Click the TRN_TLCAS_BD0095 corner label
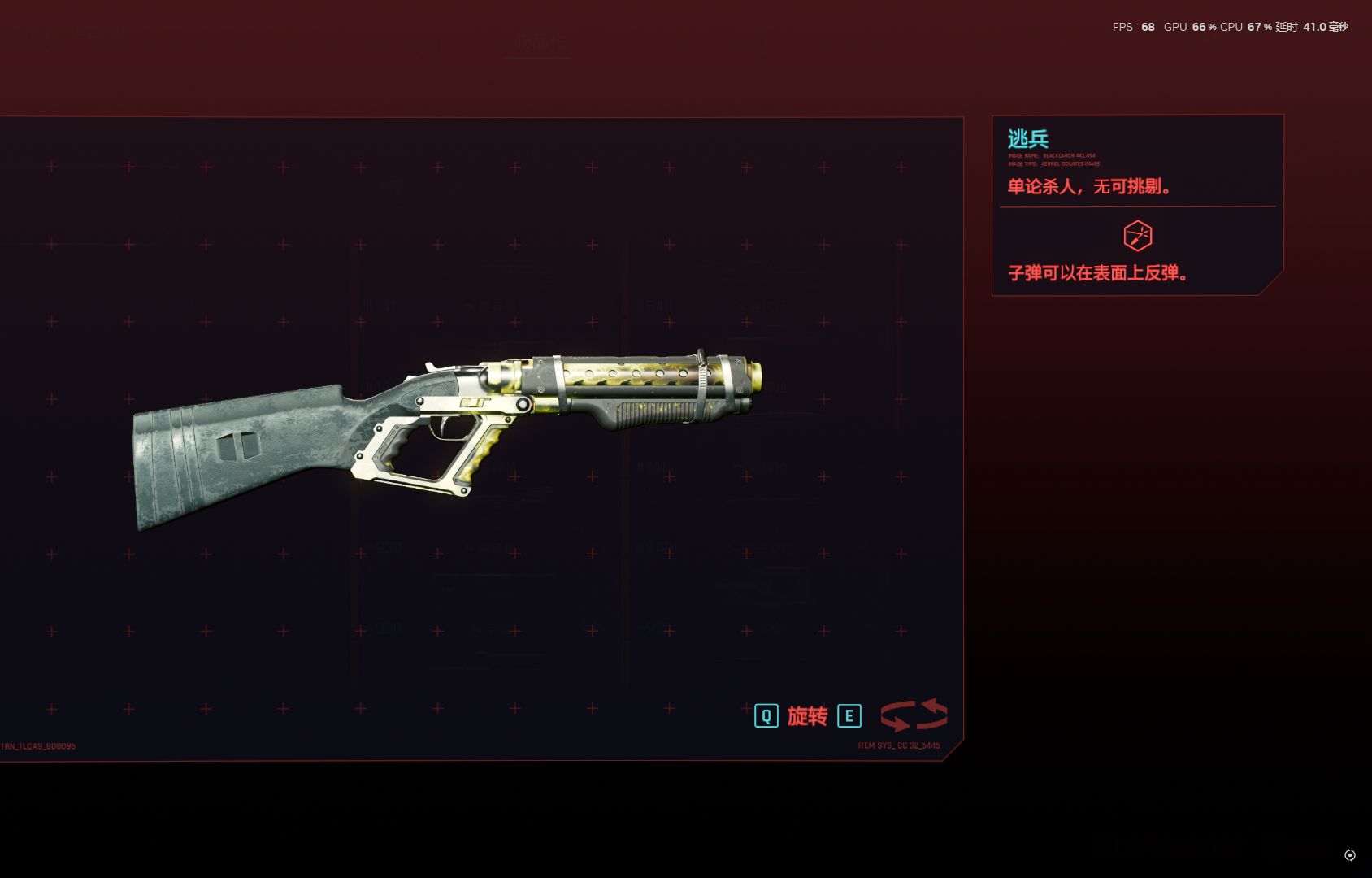The image size is (1372, 878). [39, 745]
